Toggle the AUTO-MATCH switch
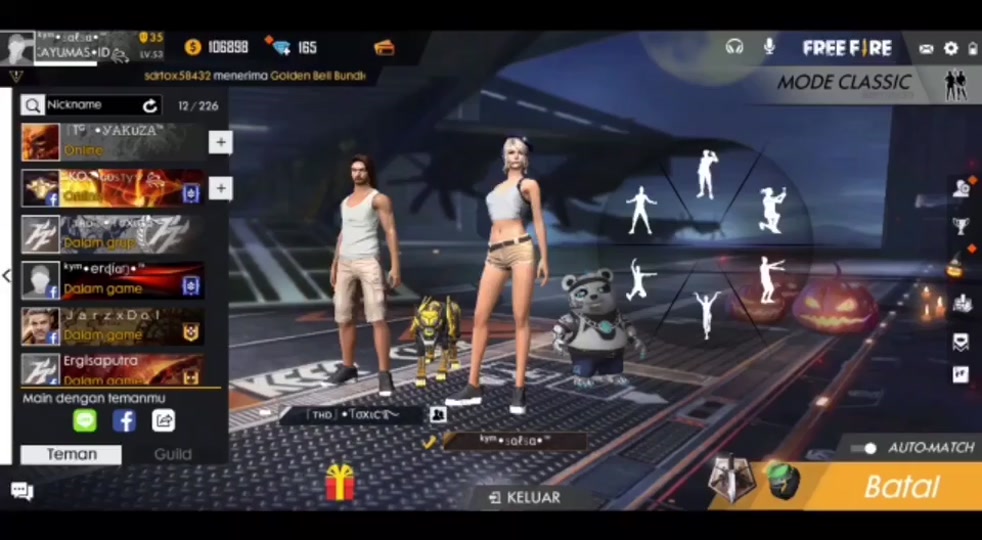 [x=865, y=448]
